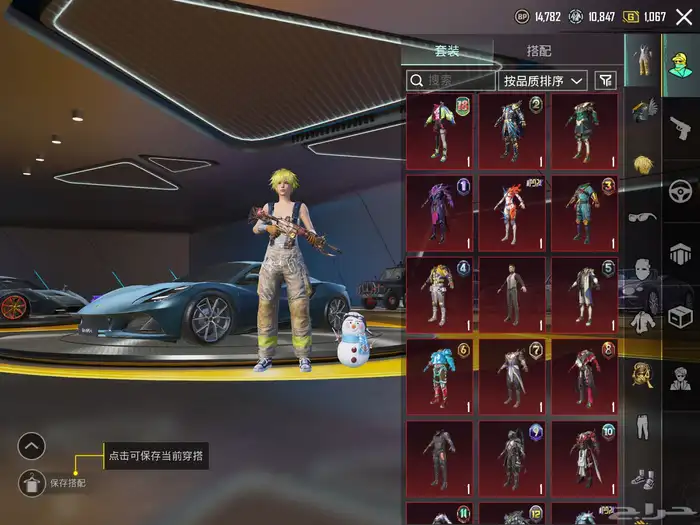Image resolution: width=700 pixels, height=525 pixels.
Task: Close the wardrobe with the X button
Action: (x=683, y=17)
